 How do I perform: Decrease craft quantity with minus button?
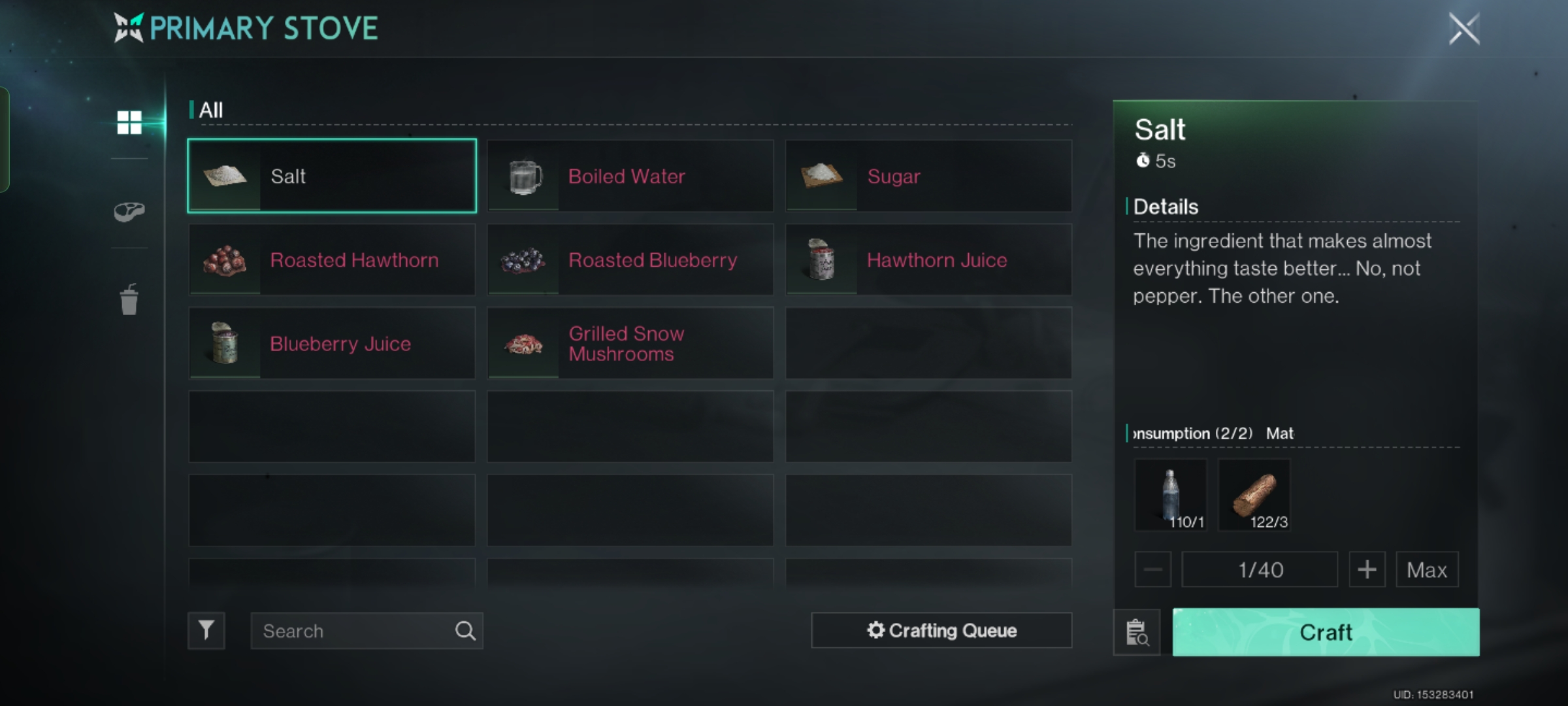[1153, 570]
